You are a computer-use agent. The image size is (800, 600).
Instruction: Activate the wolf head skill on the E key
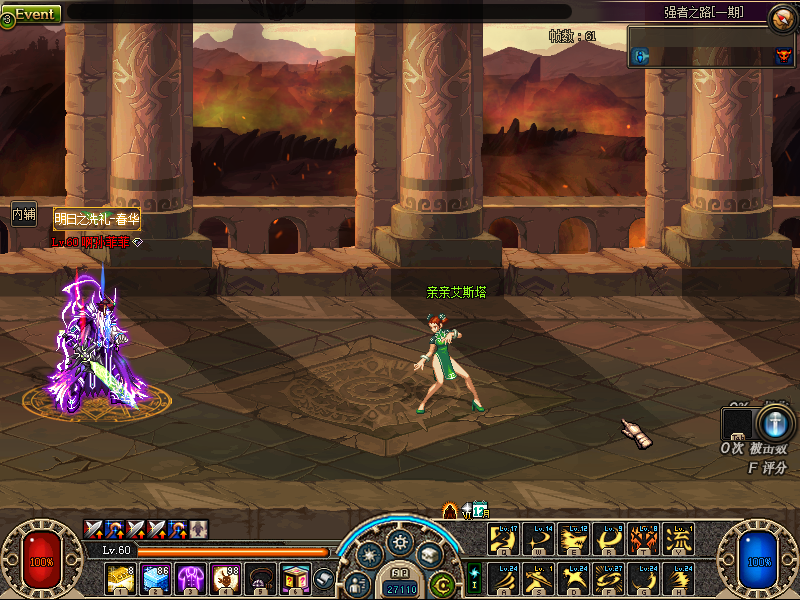pyautogui.click(x=573, y=540)
